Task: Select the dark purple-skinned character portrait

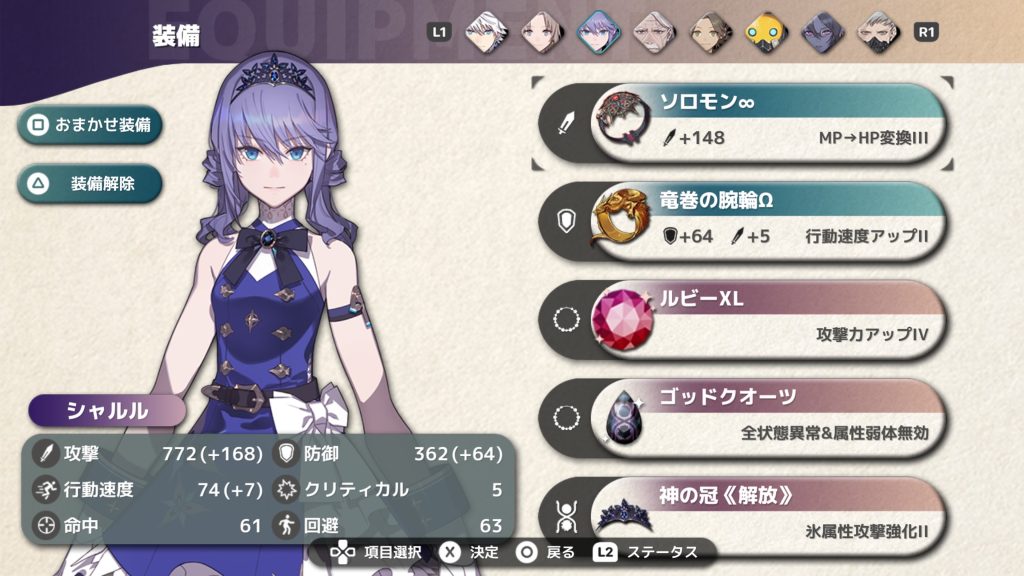Action: 822,31
